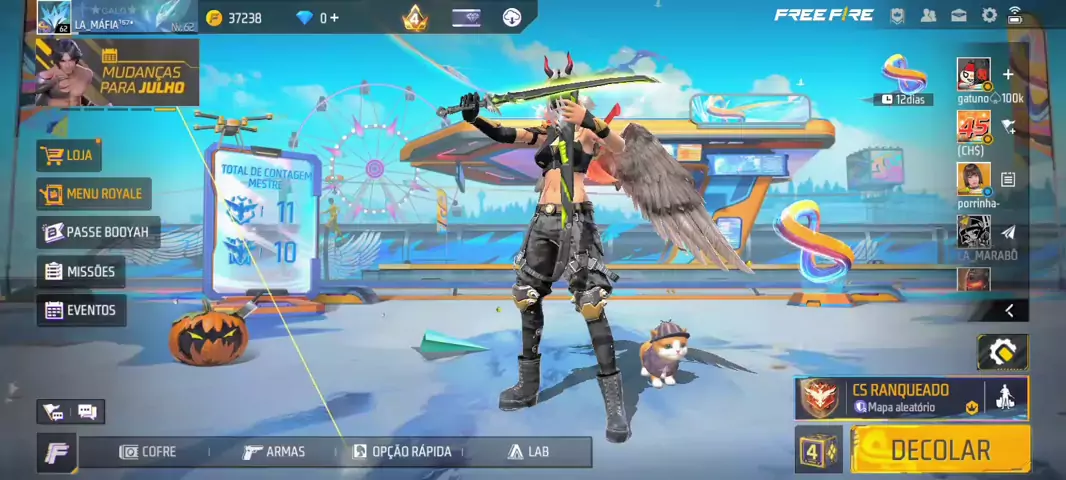View the Missões list
Screen dimensions: 1066x480
pos(80,271)
